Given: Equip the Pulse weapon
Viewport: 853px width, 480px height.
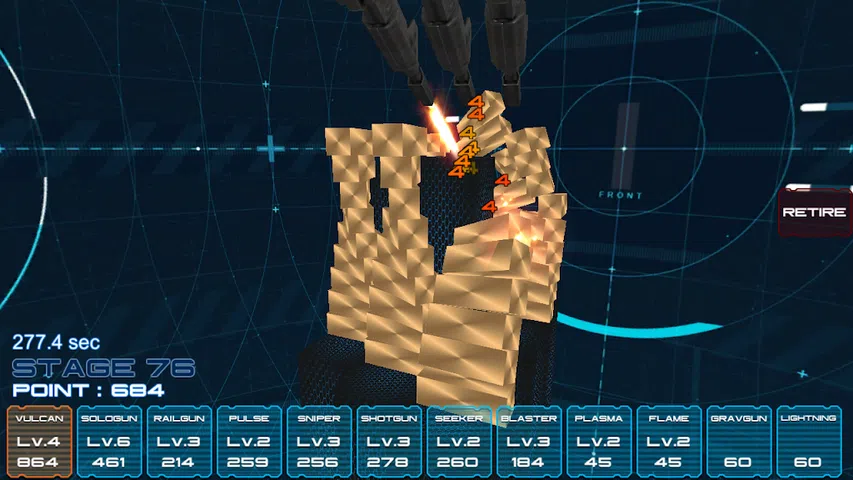Looking at the screenshot, I should coord(248,441).
